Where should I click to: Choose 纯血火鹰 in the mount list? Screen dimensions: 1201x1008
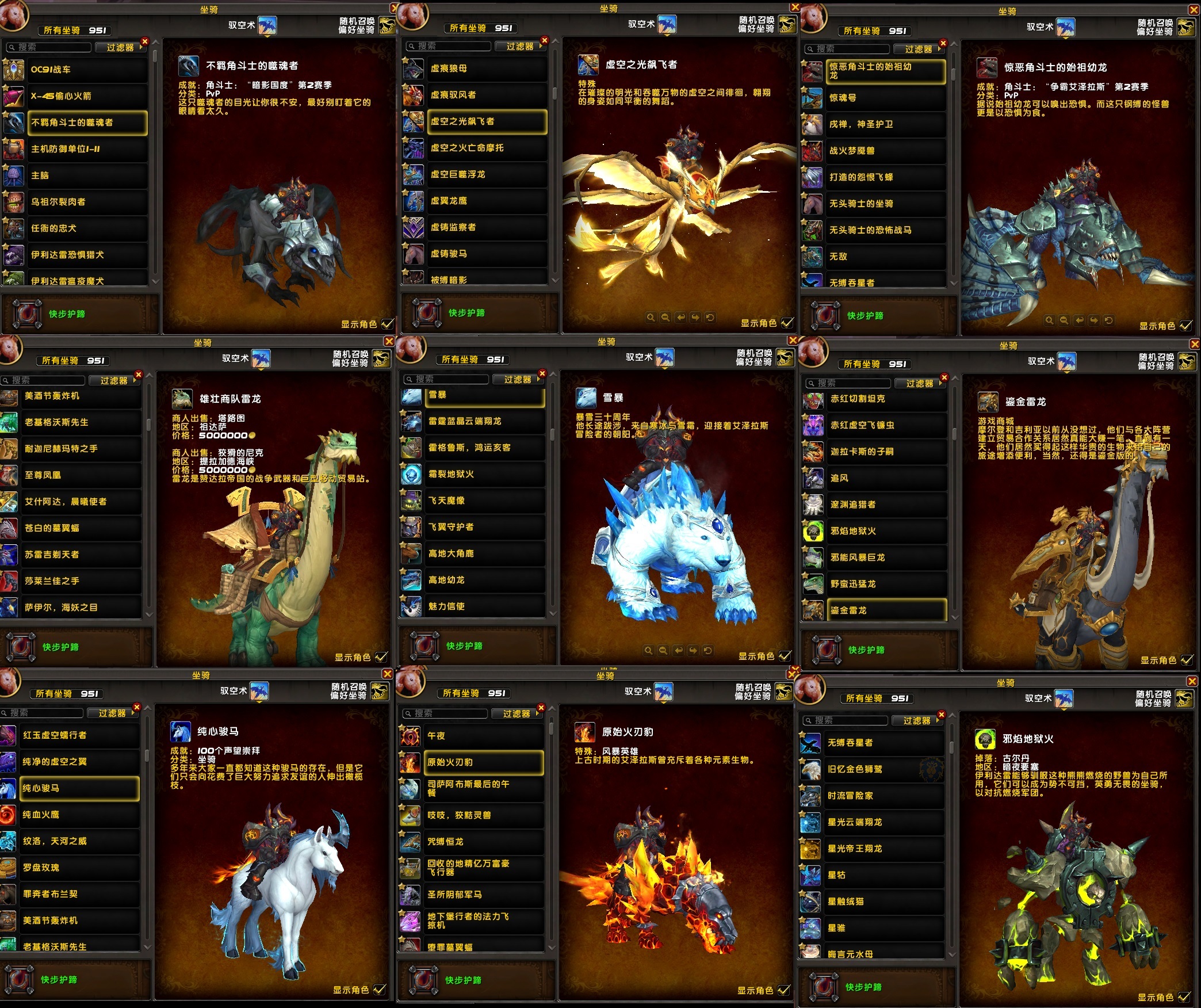[x=79, y=815]
